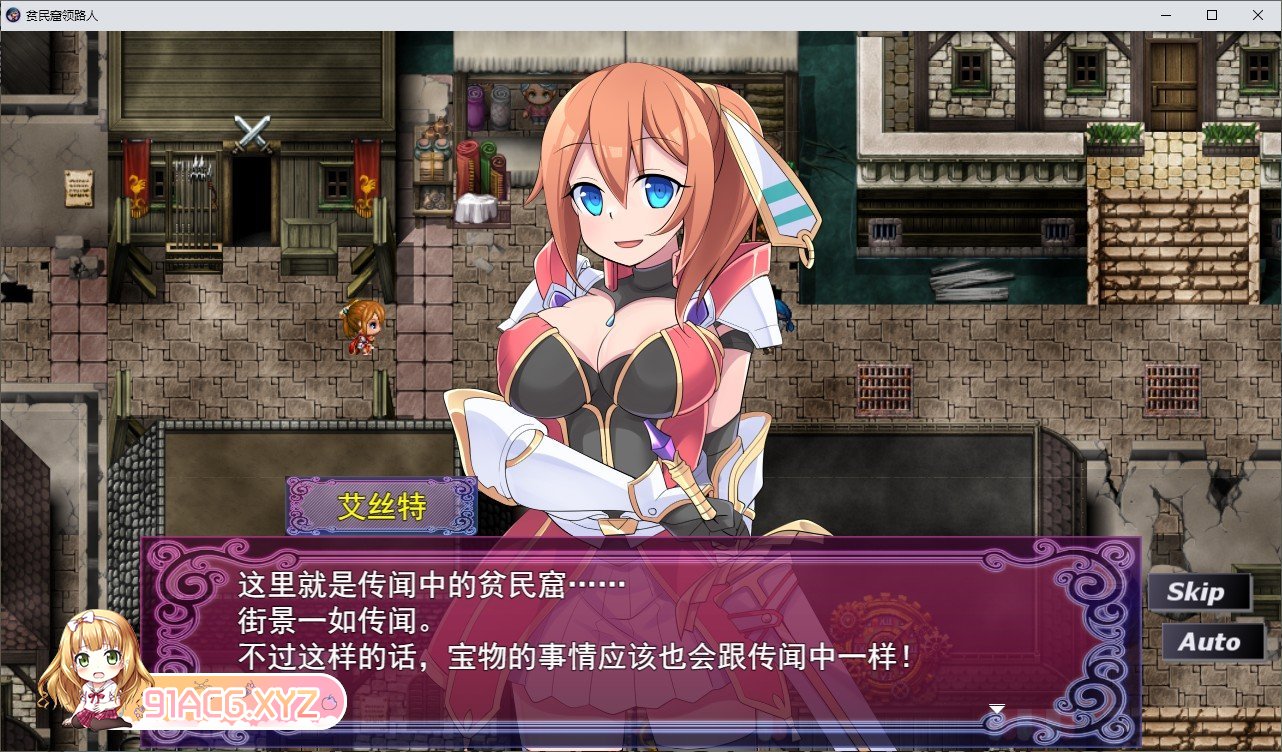Viewport: 1282px width, 752px height.
Task: Click the blue-haired NPC sprite by the wall
Action: click(x=783, y=315)
